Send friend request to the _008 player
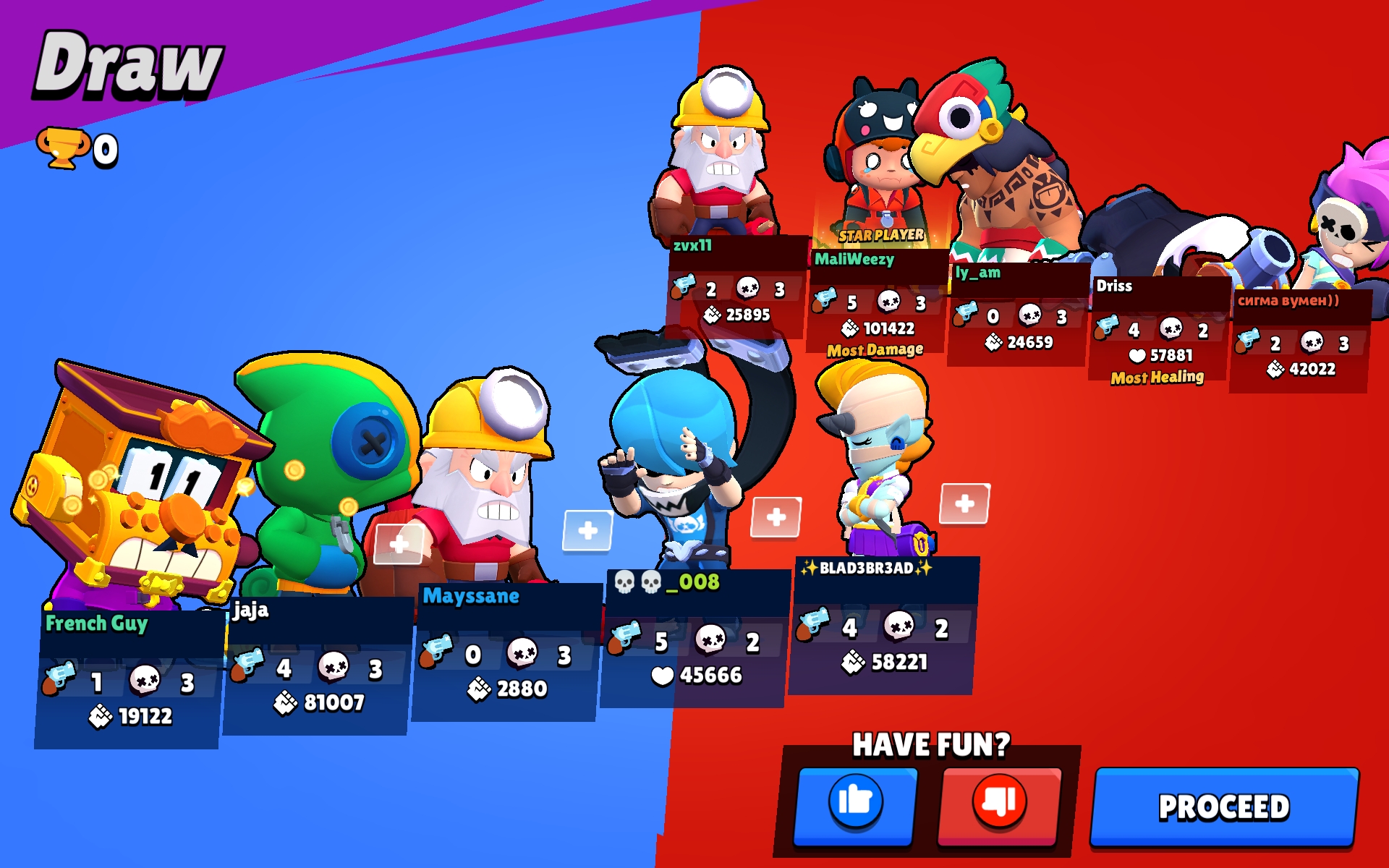 [776, 517]
